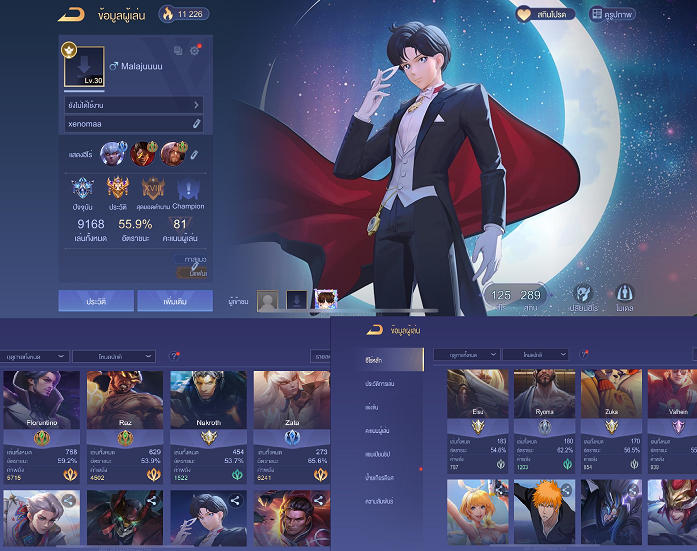Open the ประวัติ button
The image size is (697, 551).
pyautogui.click(x=95, y=300)
